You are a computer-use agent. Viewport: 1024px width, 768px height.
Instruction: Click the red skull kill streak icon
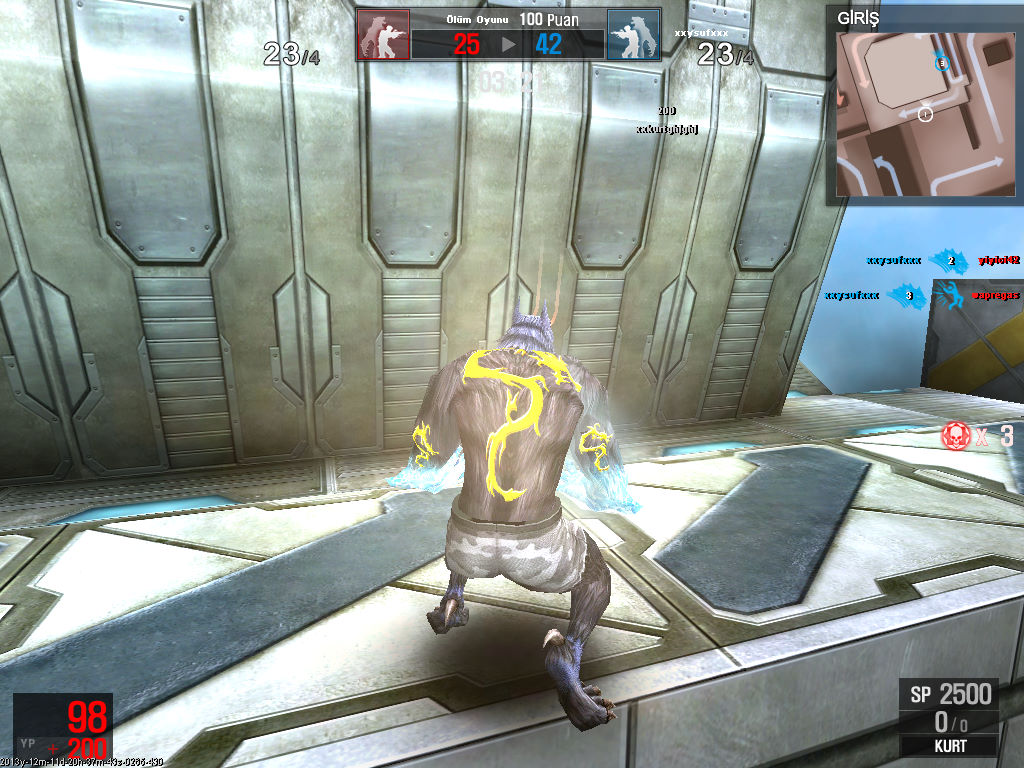[x=955, y=435]
